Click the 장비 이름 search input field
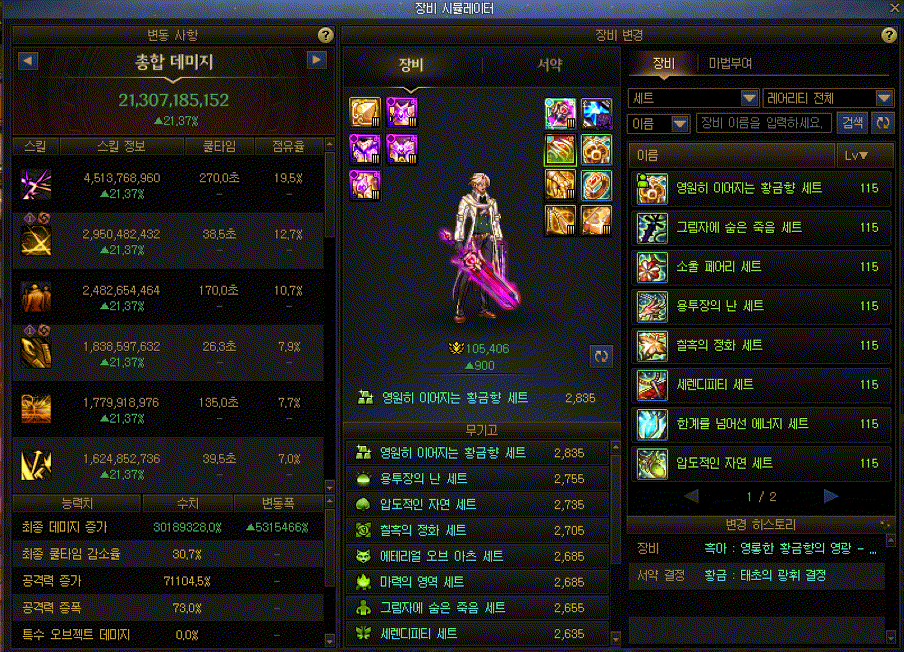Screen dimensions: 904x652 [x=764, y=123]
